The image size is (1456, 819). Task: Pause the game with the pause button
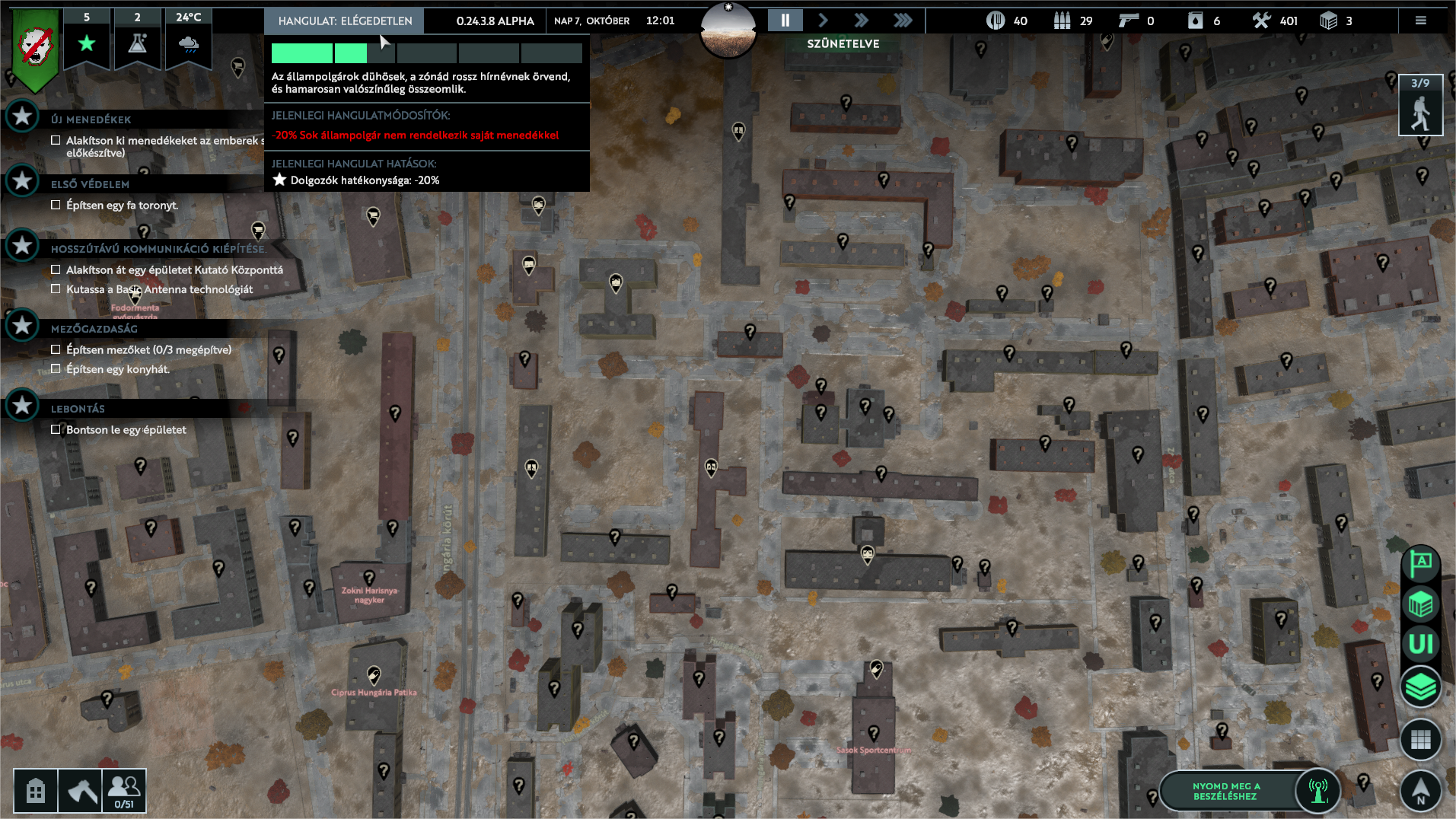click(x=785, y=21)
